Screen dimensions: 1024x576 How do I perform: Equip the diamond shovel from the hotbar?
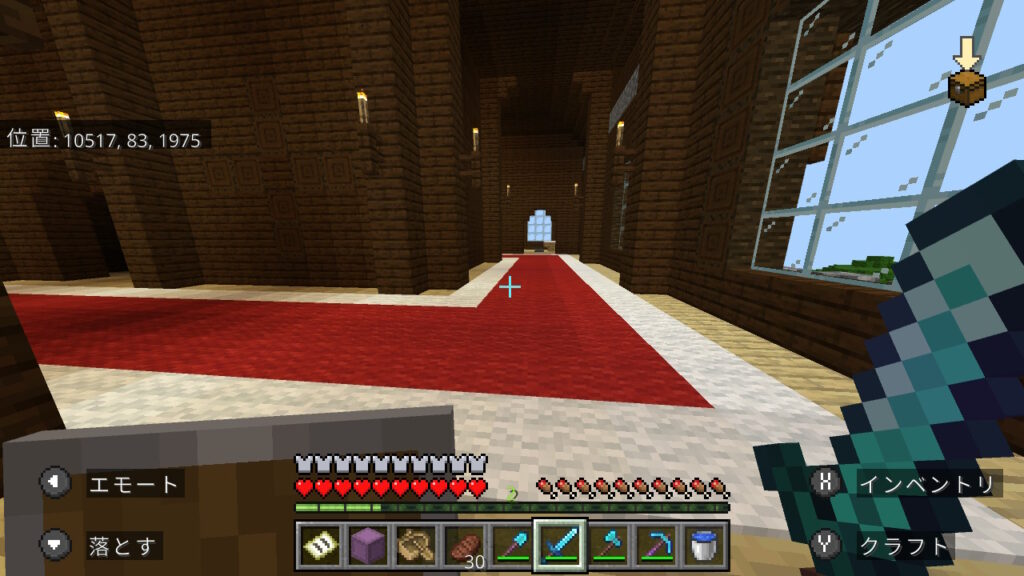pyautogui.click(x=510, y=545)
